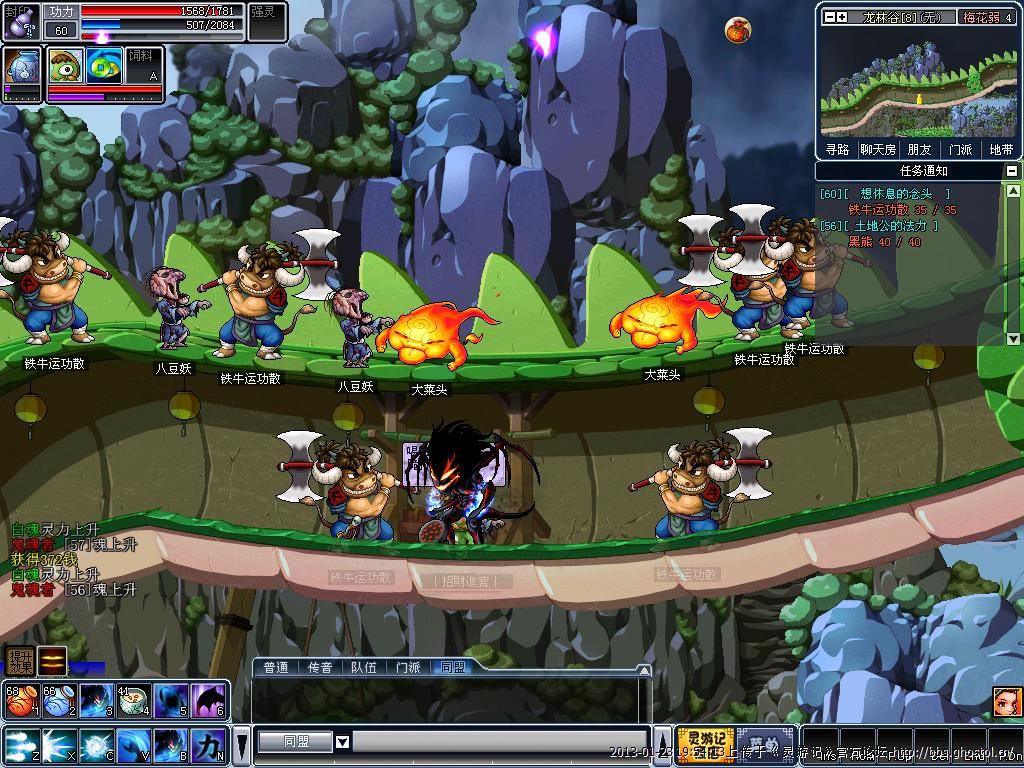1024x768 pixels.
Task: Open the chat channel dropdown arrow
Action: pos(342,741)
